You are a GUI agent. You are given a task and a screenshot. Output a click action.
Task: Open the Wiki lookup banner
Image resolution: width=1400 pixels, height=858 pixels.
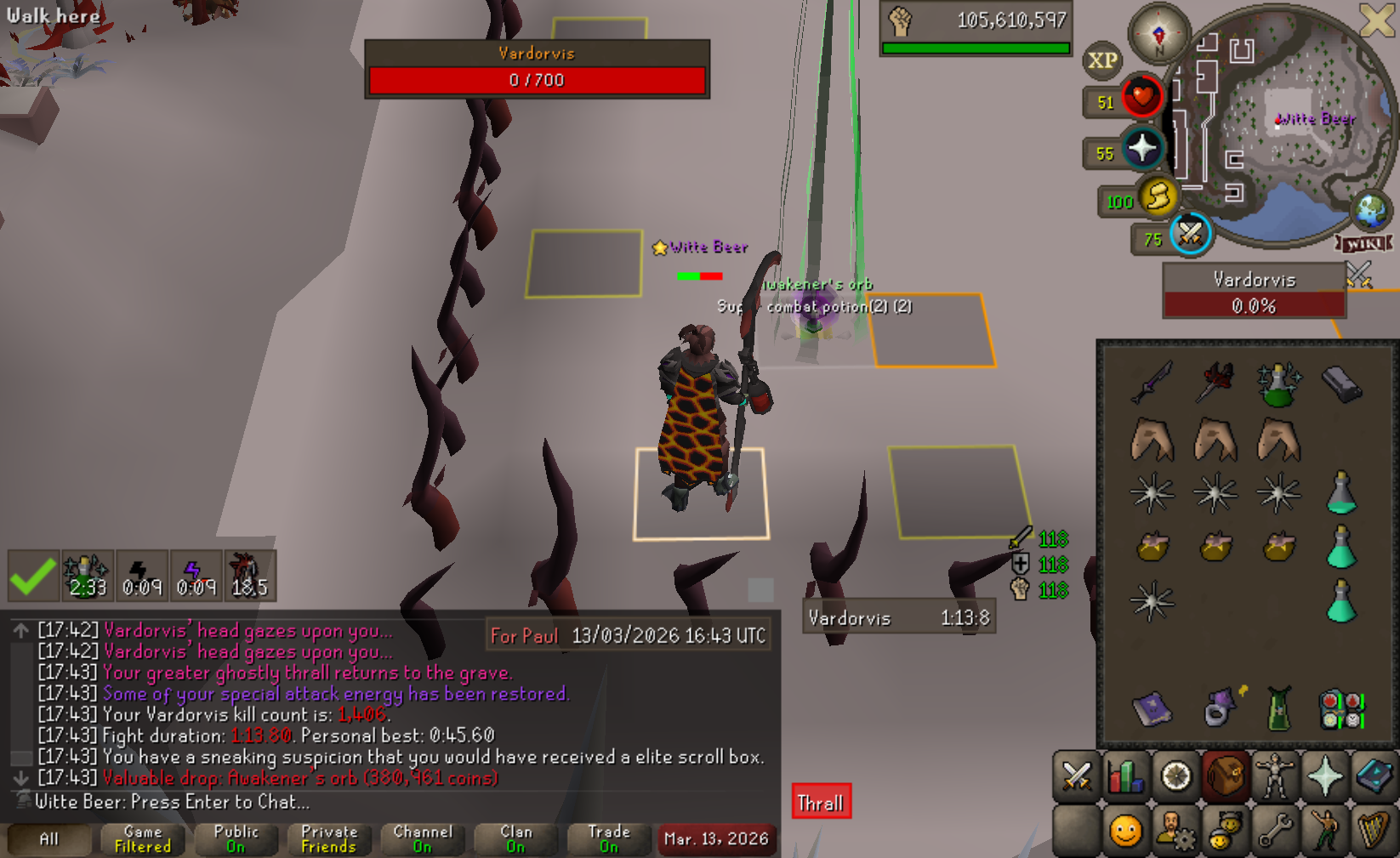click(x=1364, y=244)
